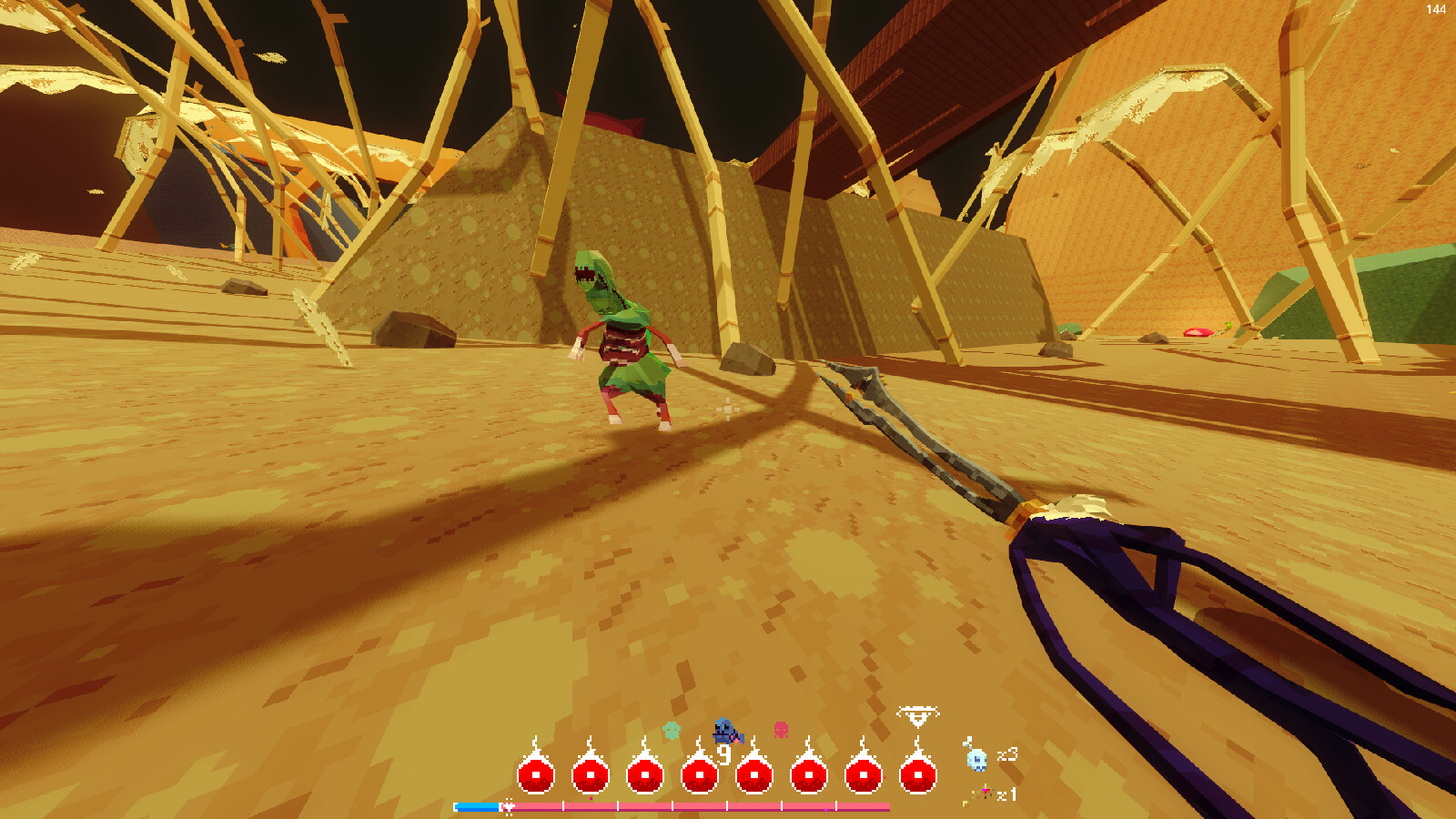Click the green spirit icon above the health orbs
The height and width of the screenshot is (819, 1456).
click(x=671, y=729)
